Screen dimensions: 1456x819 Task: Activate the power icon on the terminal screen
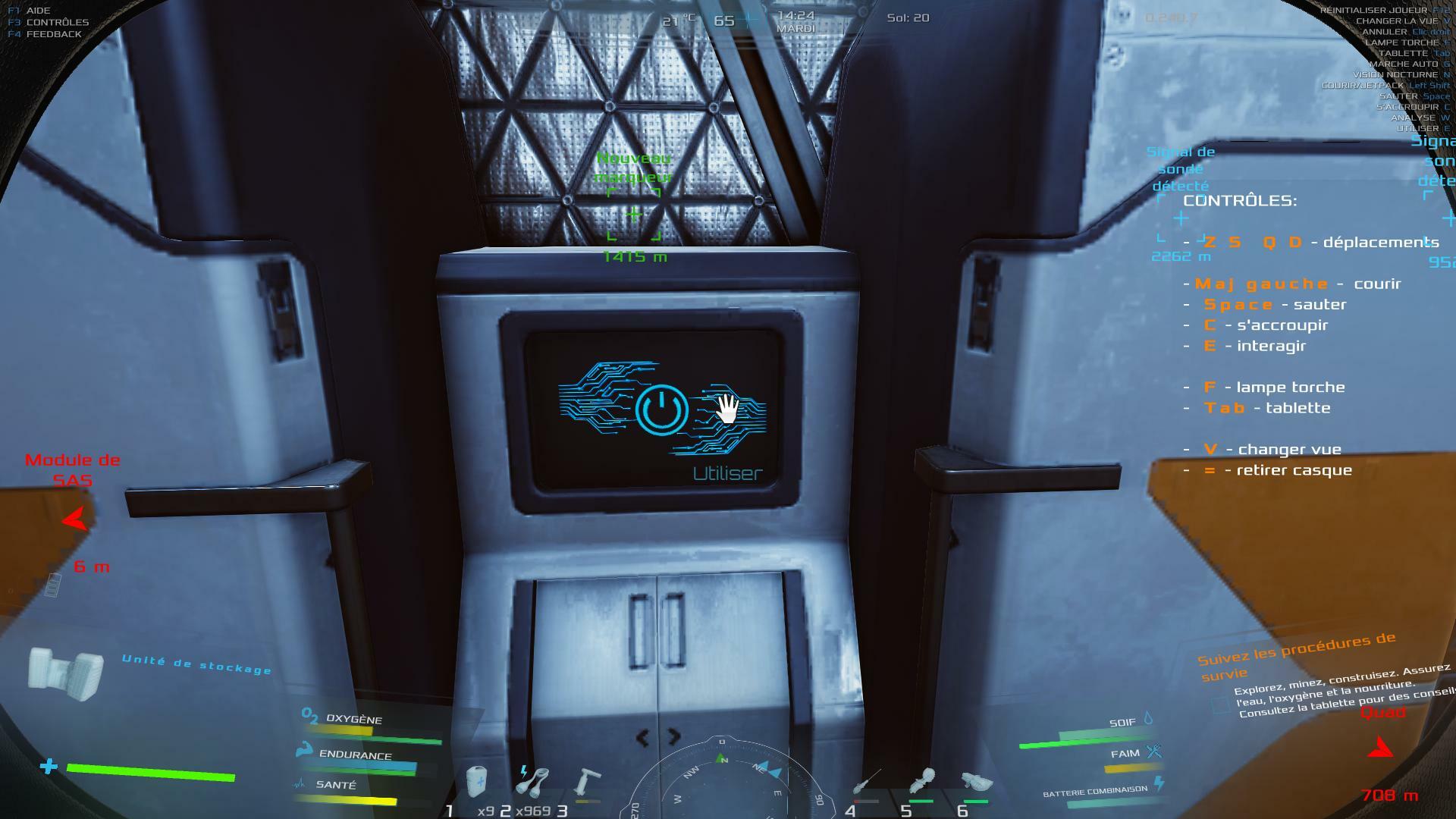661,409
